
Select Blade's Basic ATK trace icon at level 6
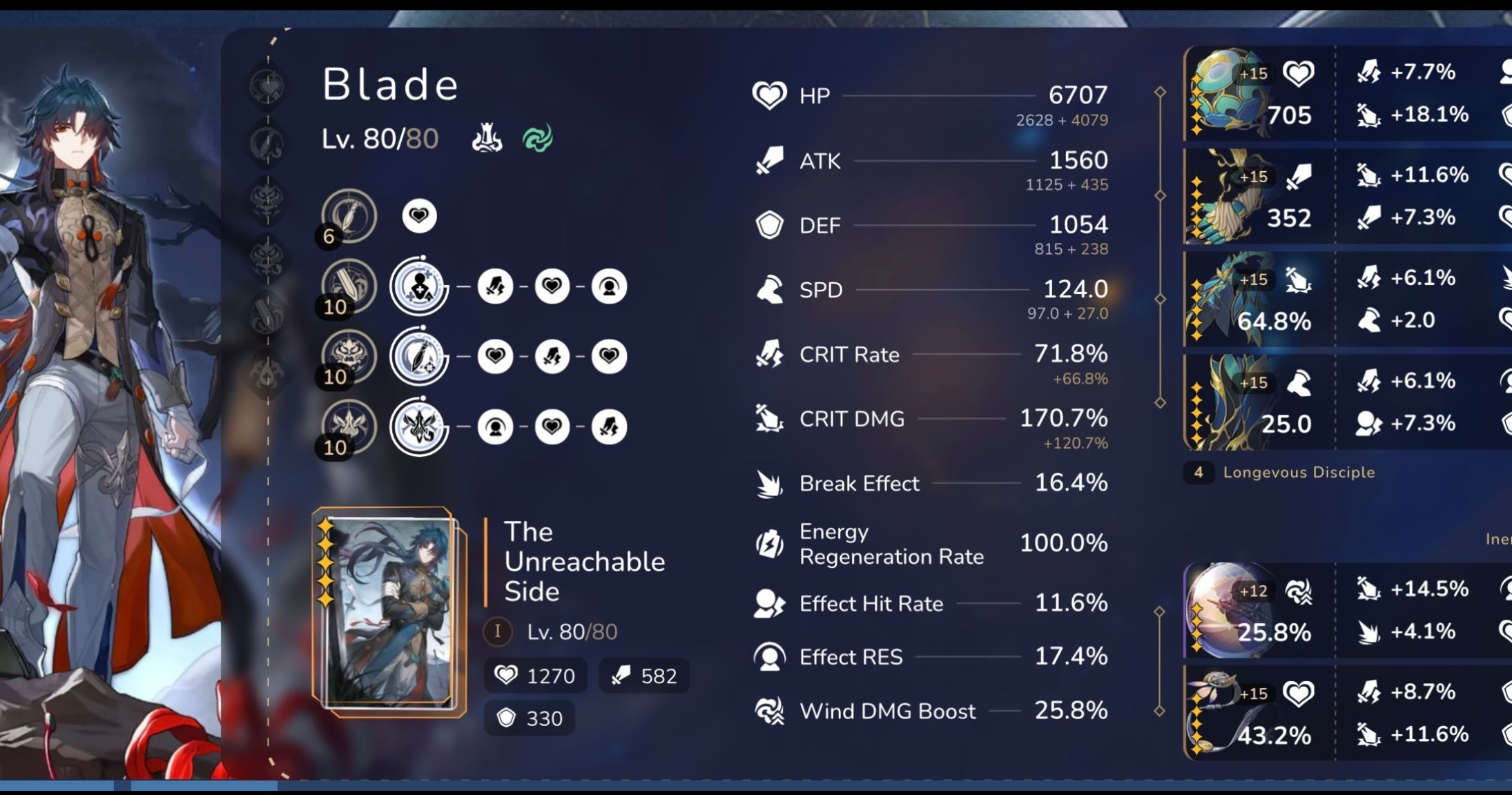point(349,215)
